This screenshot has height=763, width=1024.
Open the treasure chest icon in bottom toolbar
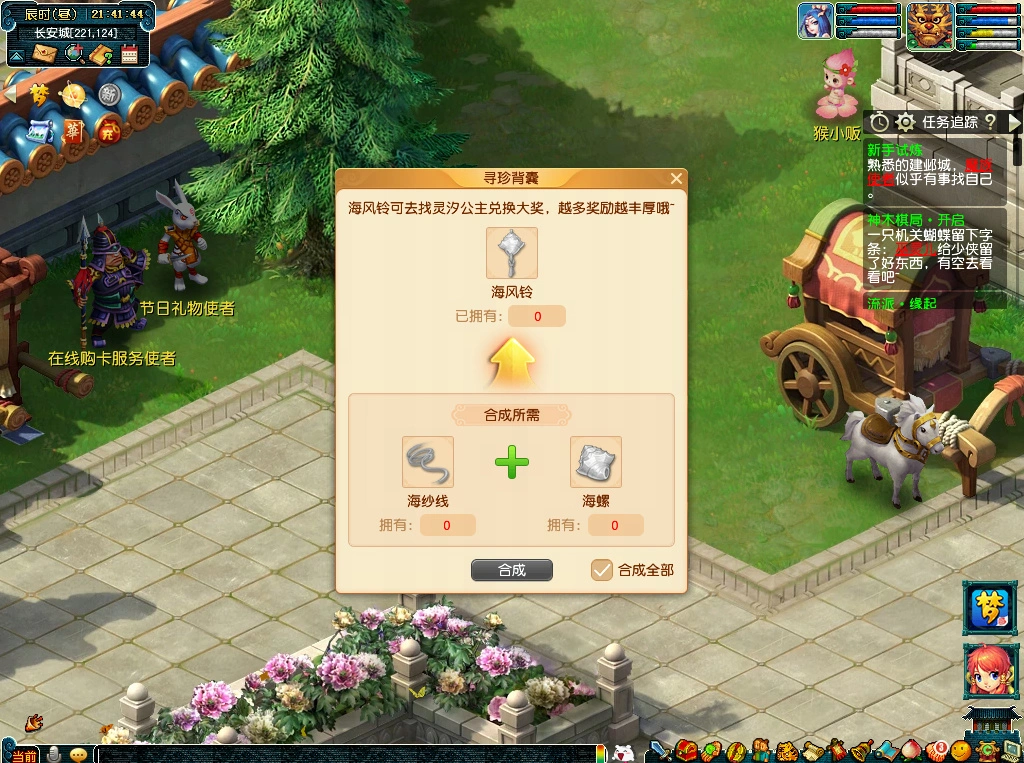(x=686, y=750)
